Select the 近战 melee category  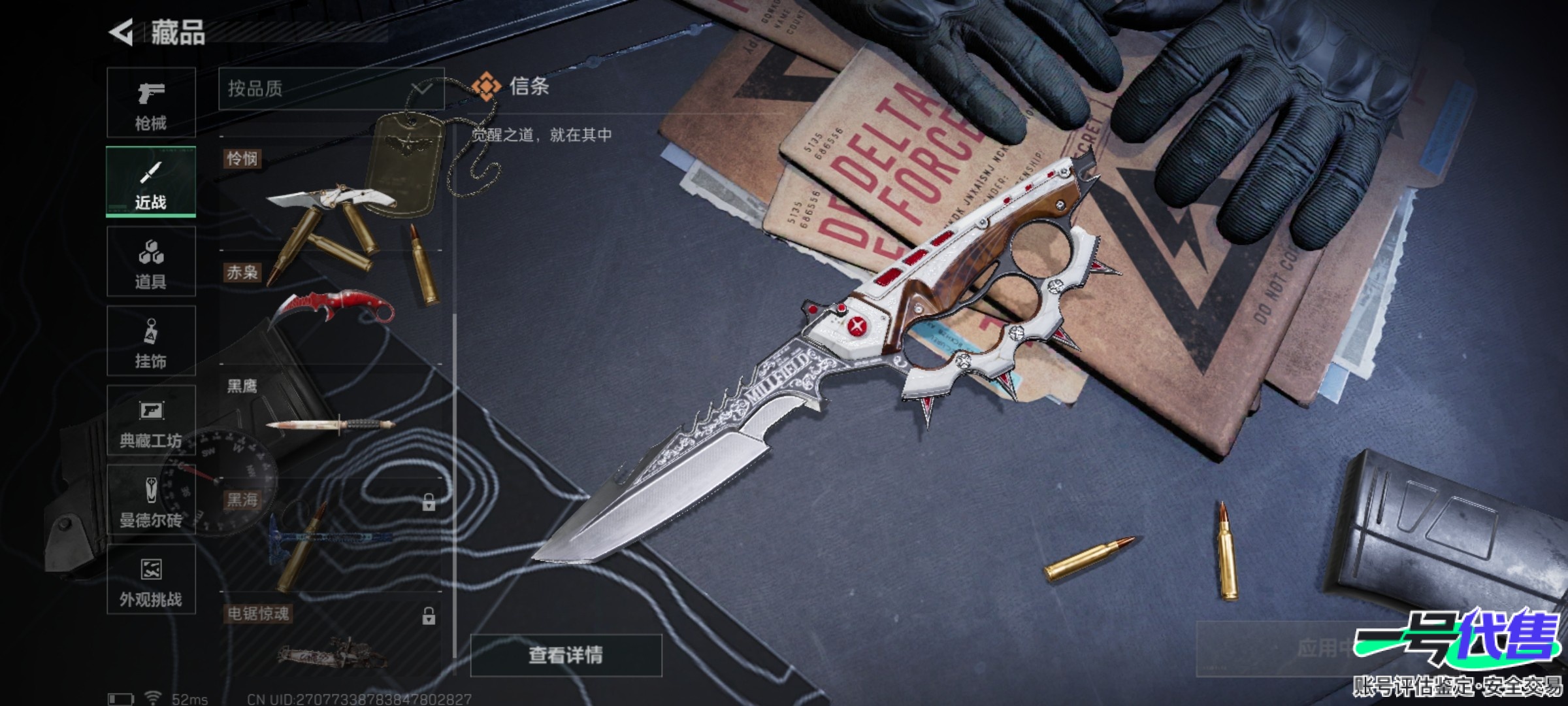[x=151, y=182]
